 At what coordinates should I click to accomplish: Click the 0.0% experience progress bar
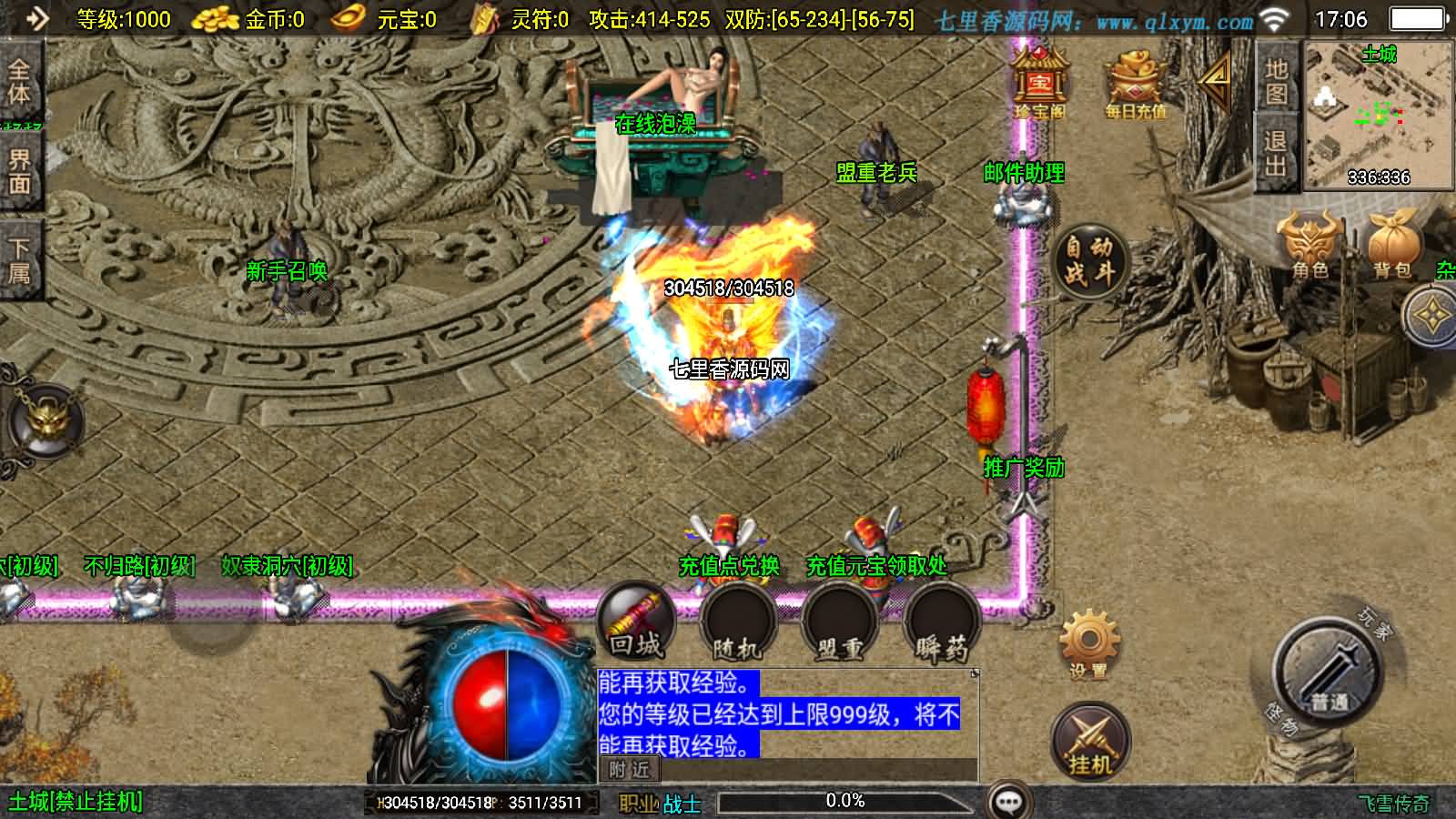(844, 801)
